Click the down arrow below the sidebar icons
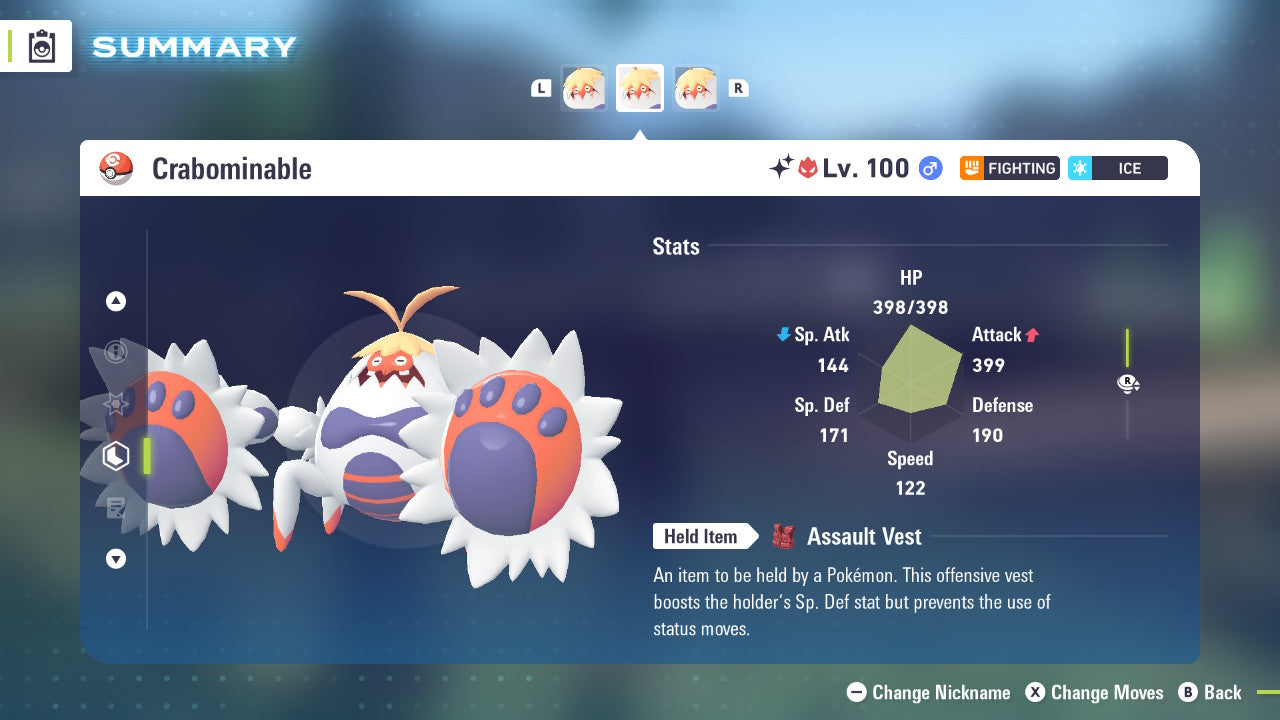1280x720 pixels. pyautogui.click(x=115, y=559)
